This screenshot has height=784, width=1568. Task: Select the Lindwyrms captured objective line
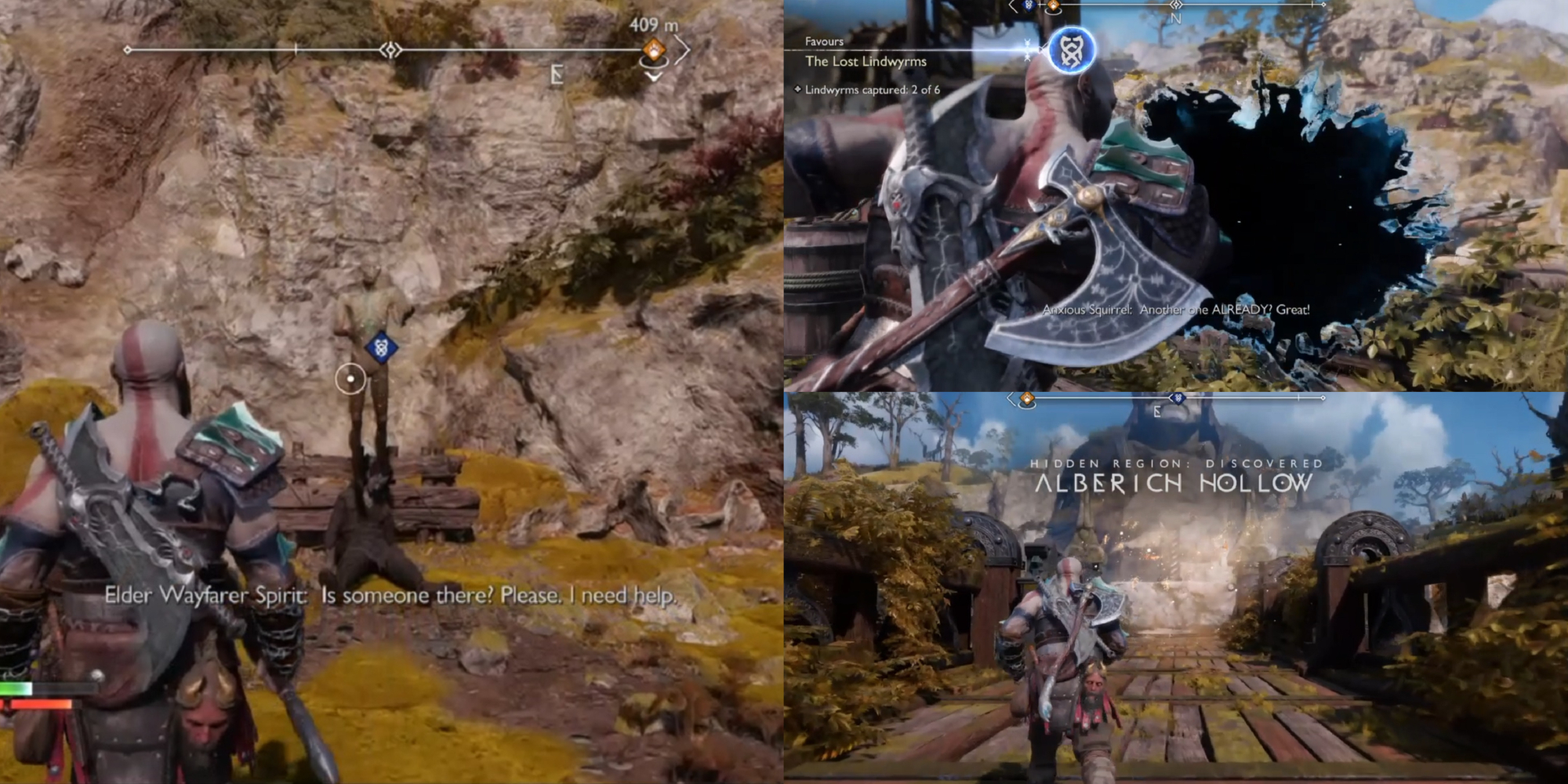tap(871, 90)
